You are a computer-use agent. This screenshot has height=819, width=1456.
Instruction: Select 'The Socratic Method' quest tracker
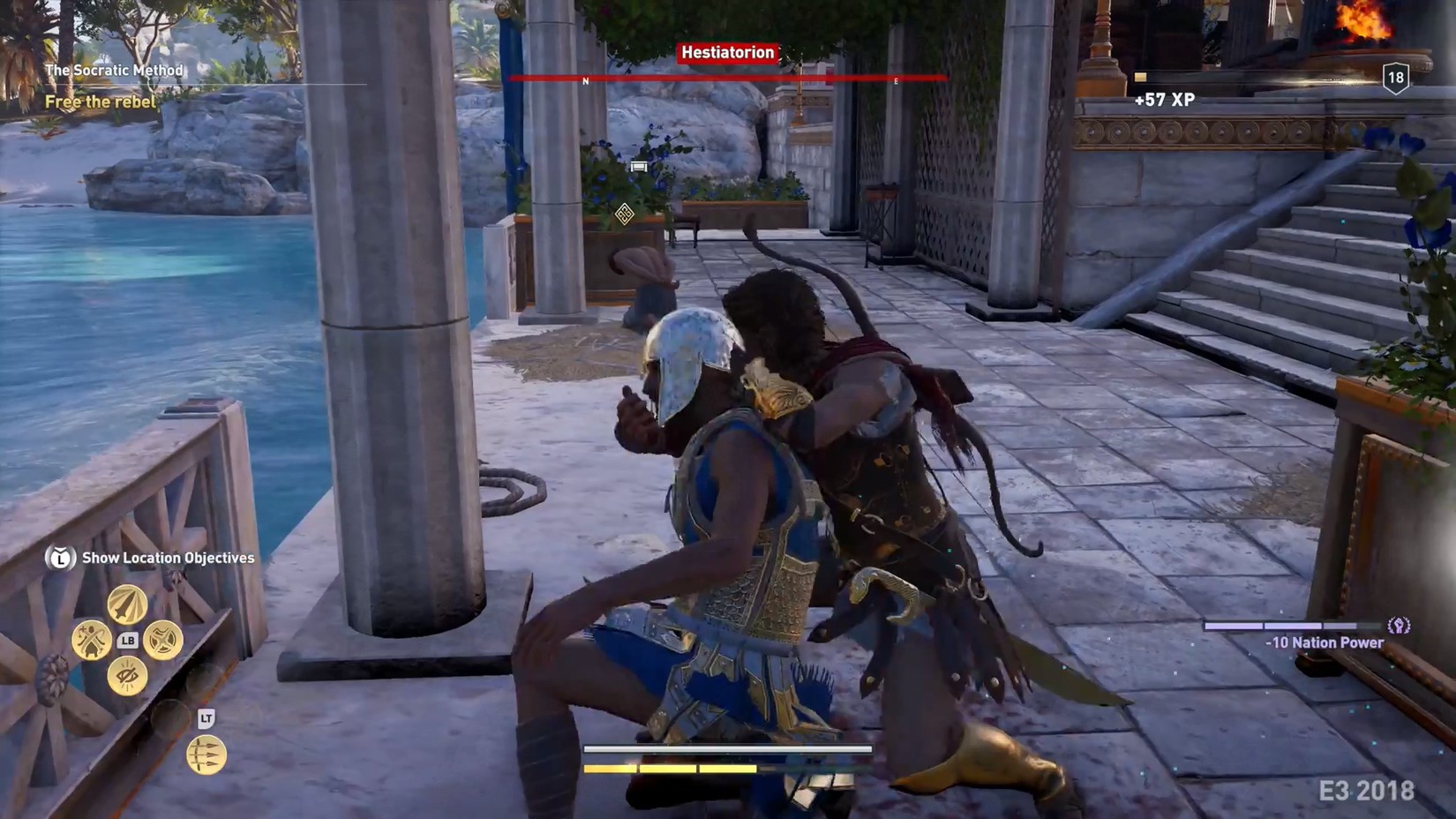115,71
